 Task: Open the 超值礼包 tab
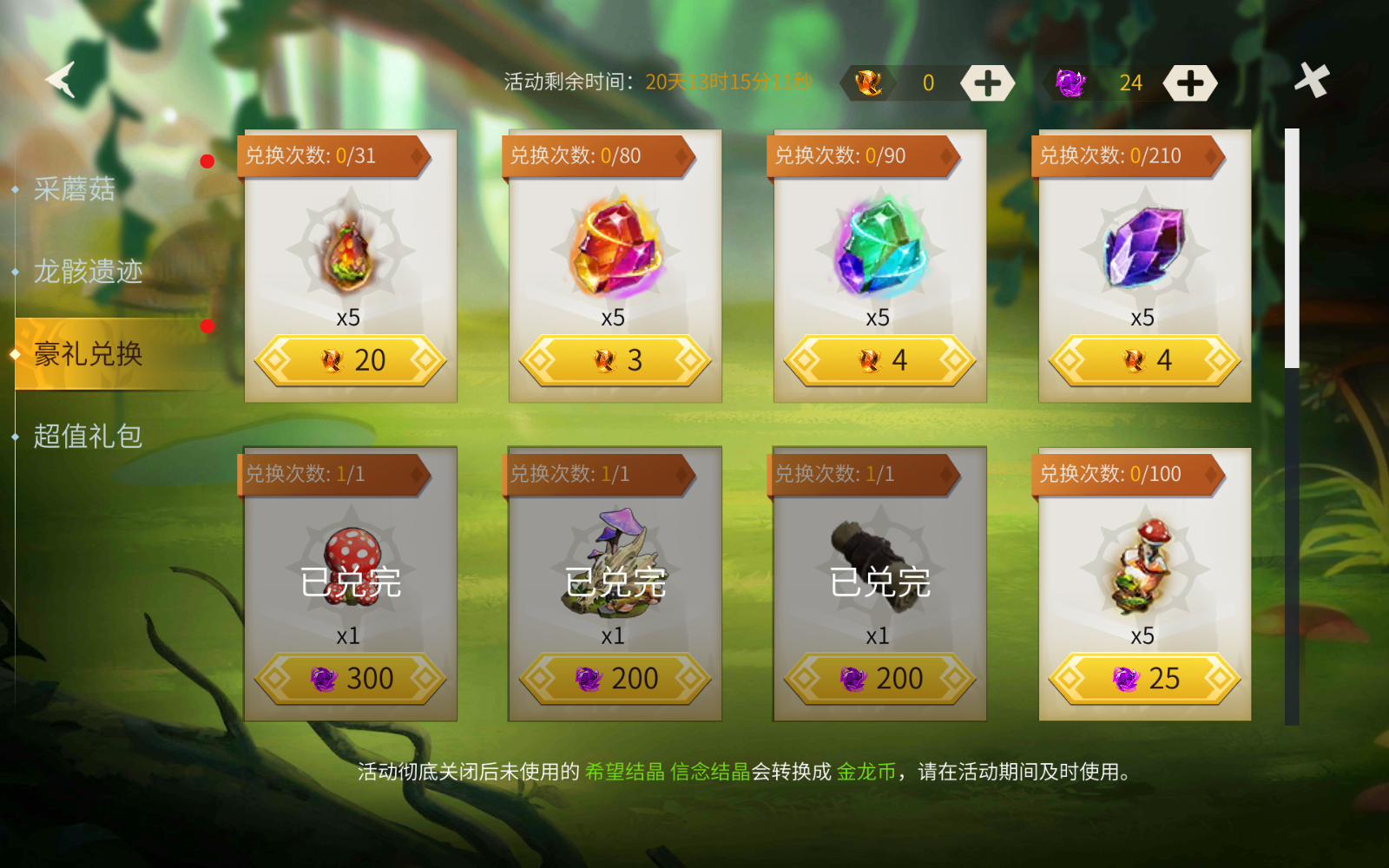(x=88, y=436)
